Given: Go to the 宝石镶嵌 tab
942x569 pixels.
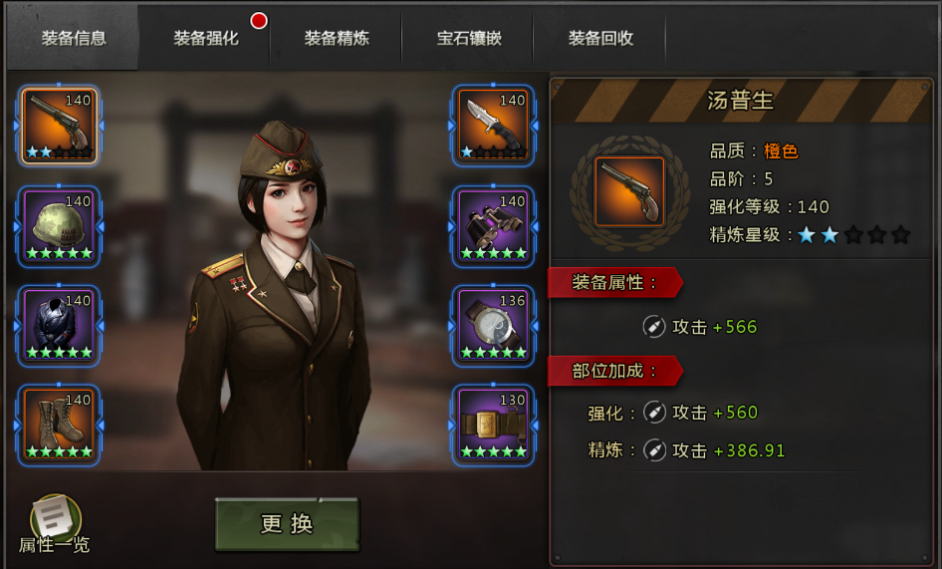Looking at the screenshot, I should 469,39.
